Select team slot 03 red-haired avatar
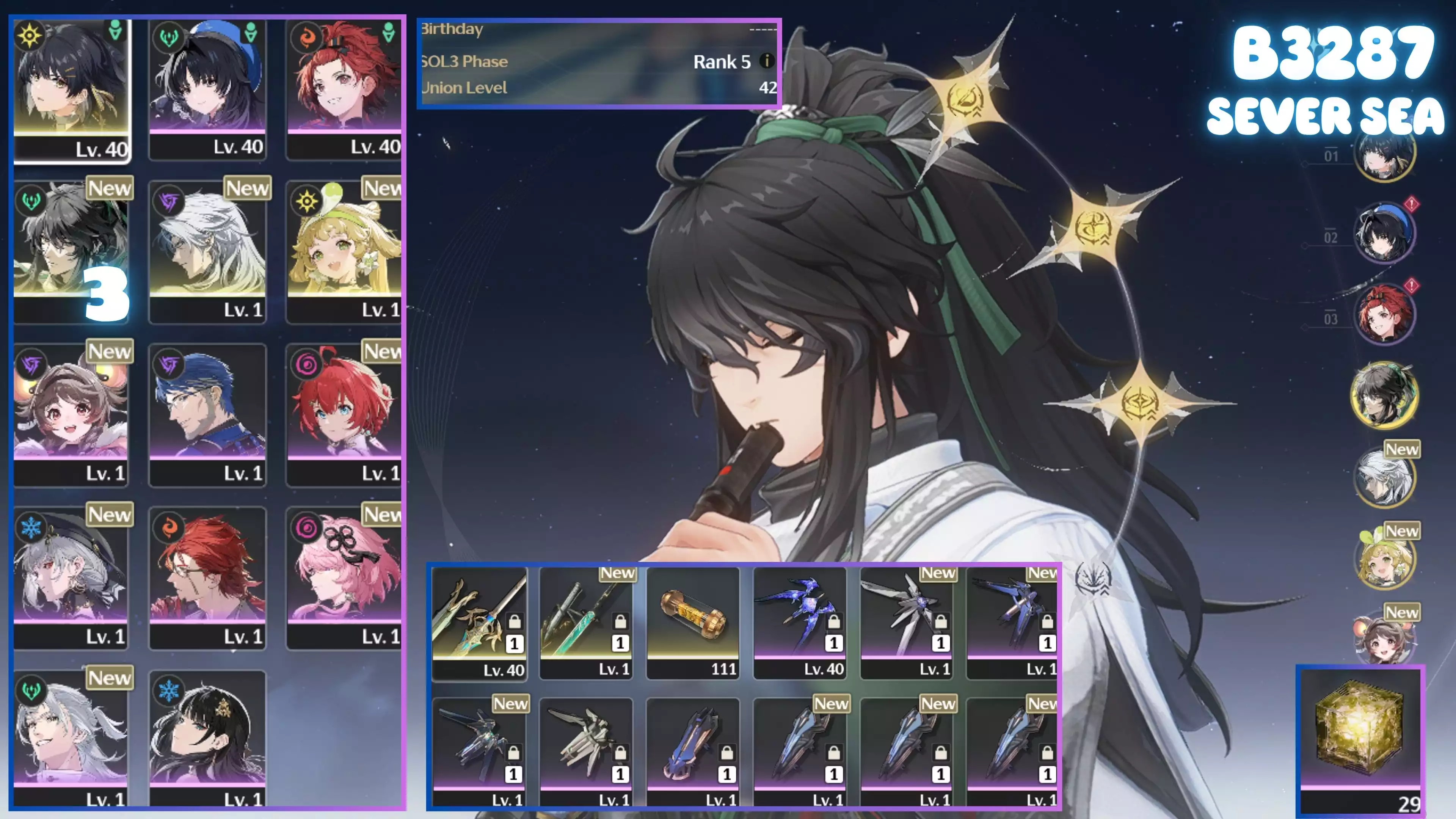The height and width of the screenshot is (819, 1456). coord(1384,315)
